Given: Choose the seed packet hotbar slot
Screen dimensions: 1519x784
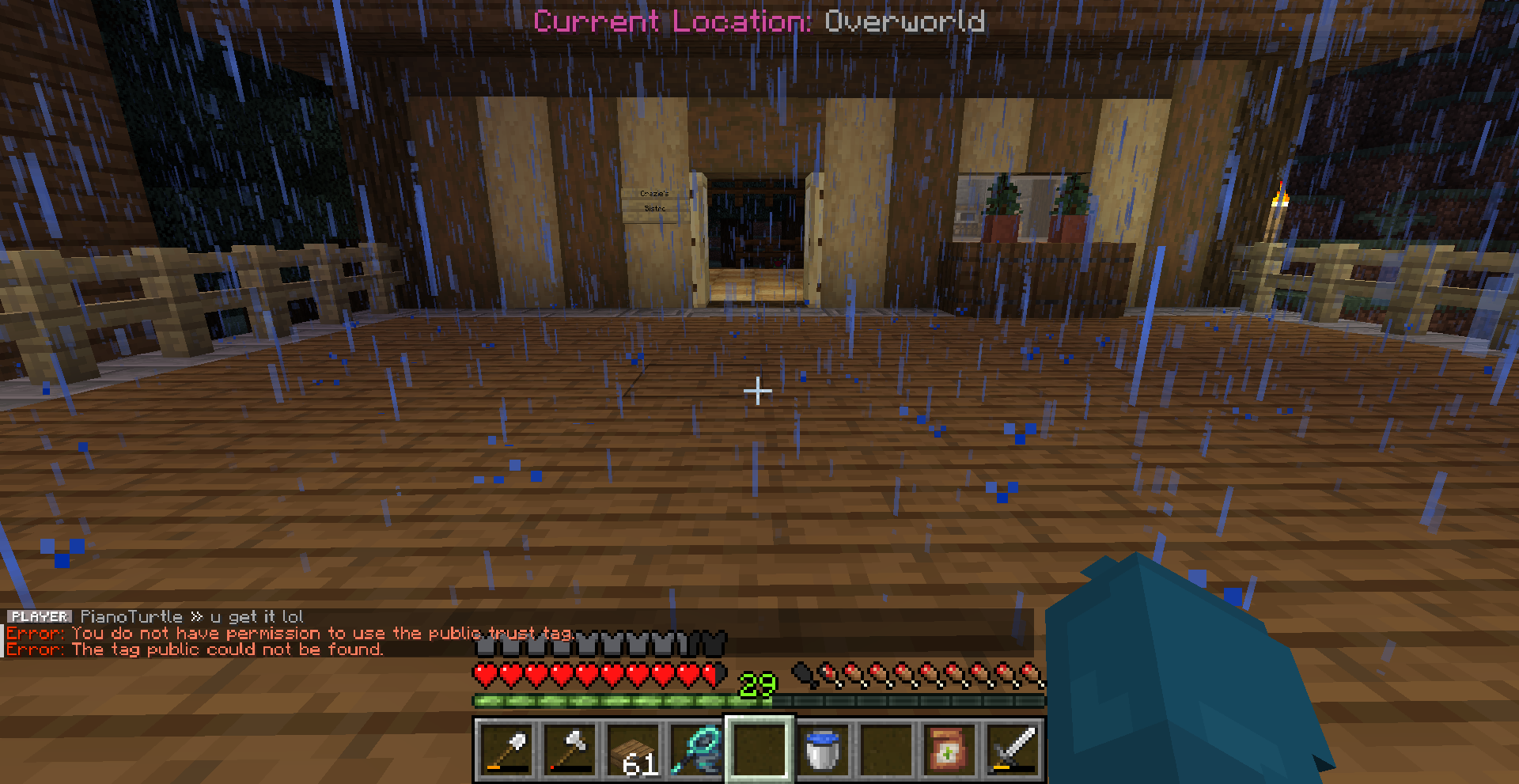Looking at the screenshot, I should (949, 749).
